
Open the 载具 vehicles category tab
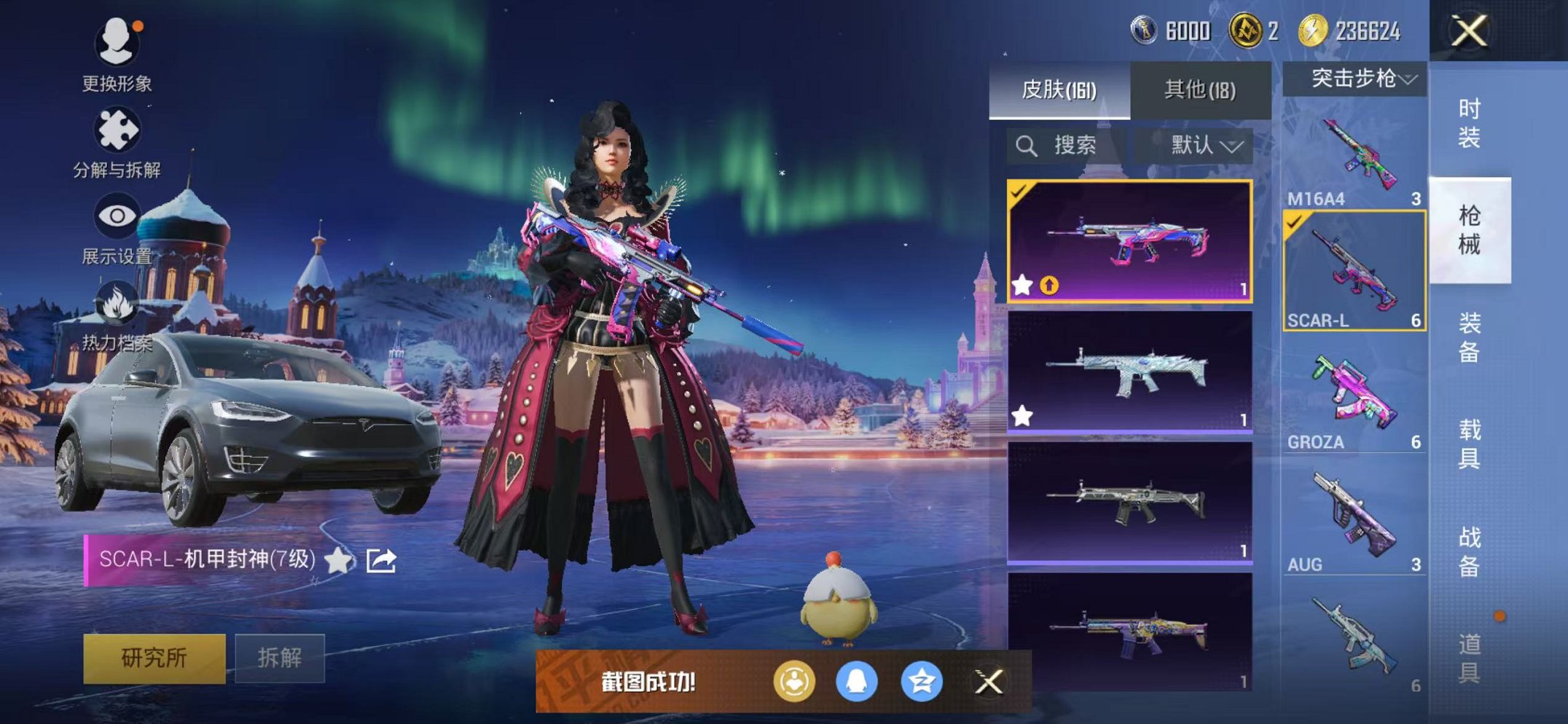(x=1469, y=444)
